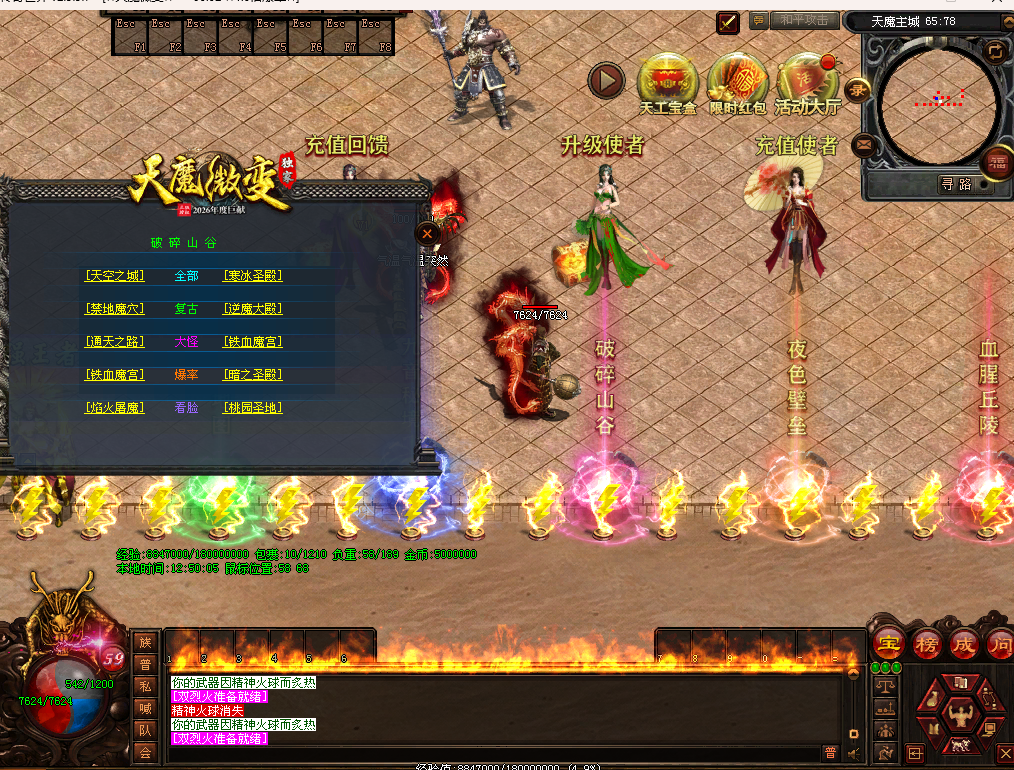1014x770 pixels.
Task: Teleport to 天空之城 link
Action: 115,276
